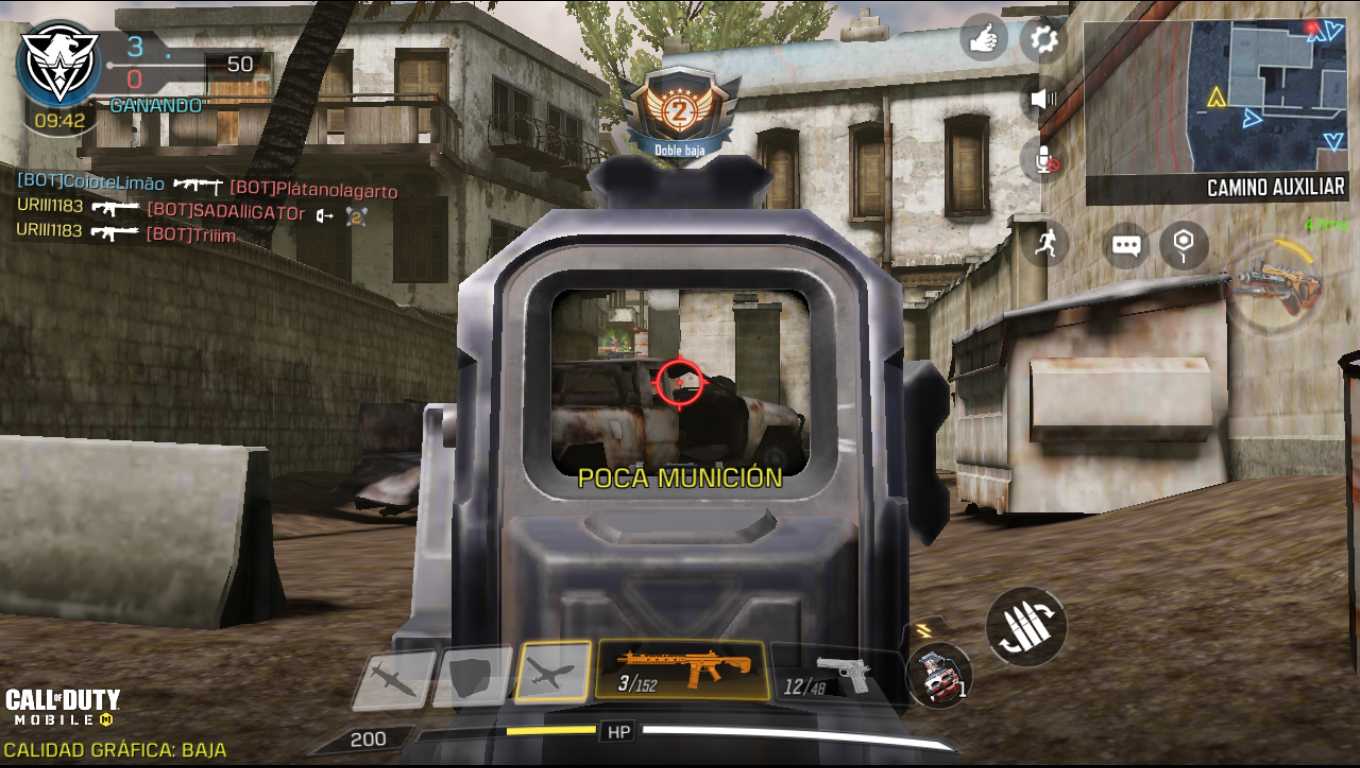This screenshot has height=768, width=1360.
Task: Open the quick chat speech bubble
Action: pos(1127,245)
